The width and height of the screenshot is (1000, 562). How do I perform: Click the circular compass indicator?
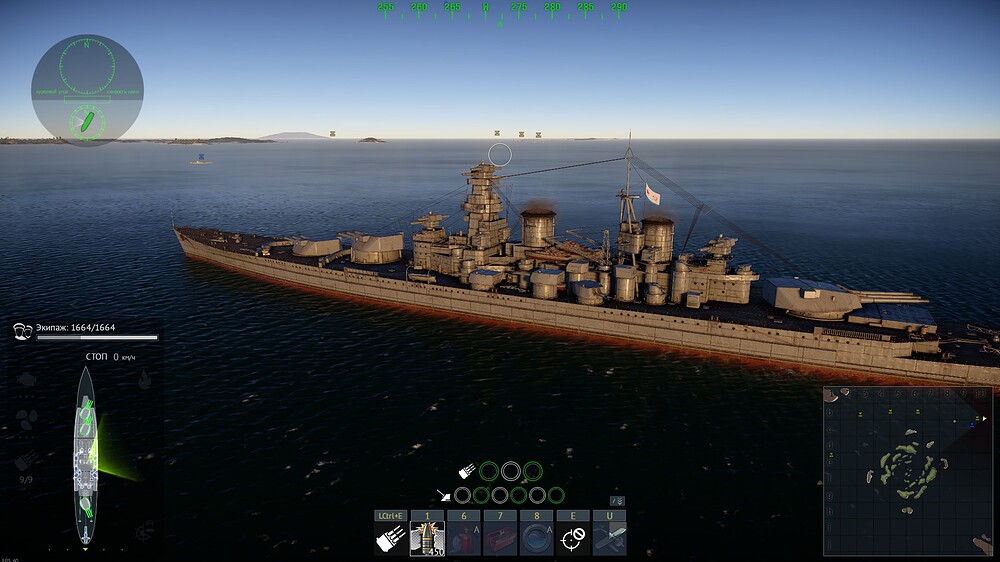(x=87, y=90)
